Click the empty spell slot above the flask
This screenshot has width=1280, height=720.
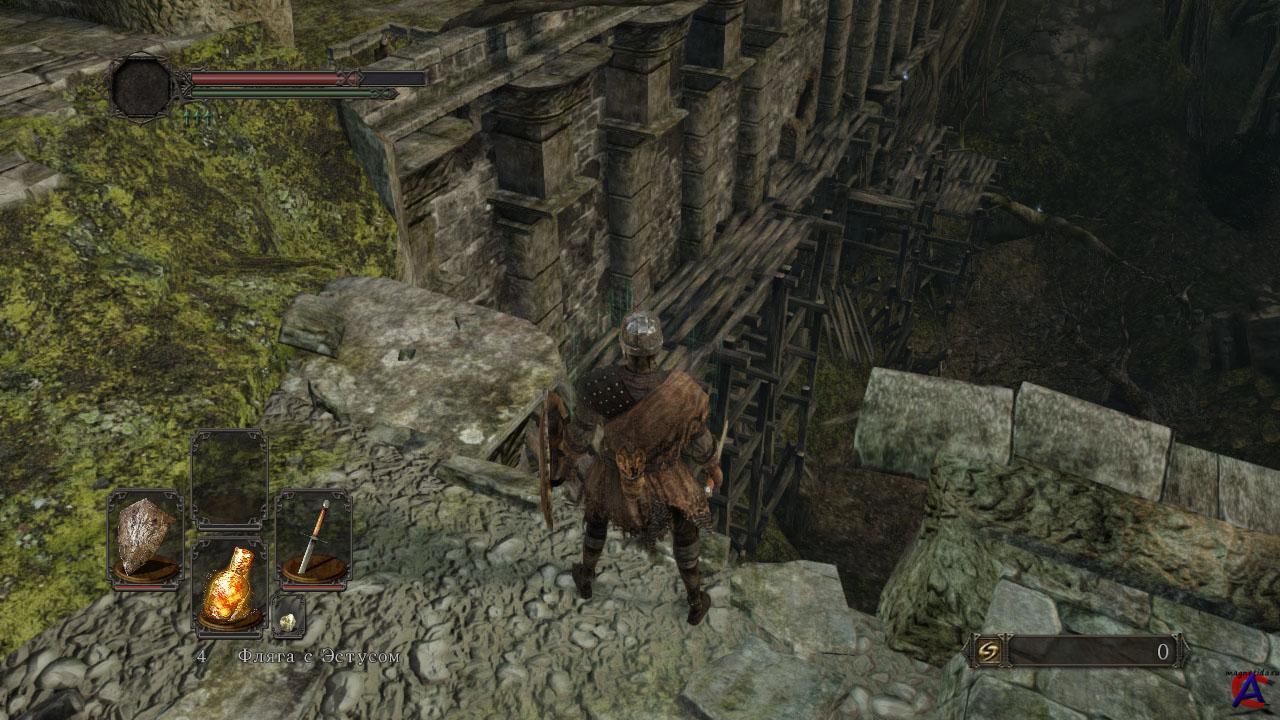(229, 480)
